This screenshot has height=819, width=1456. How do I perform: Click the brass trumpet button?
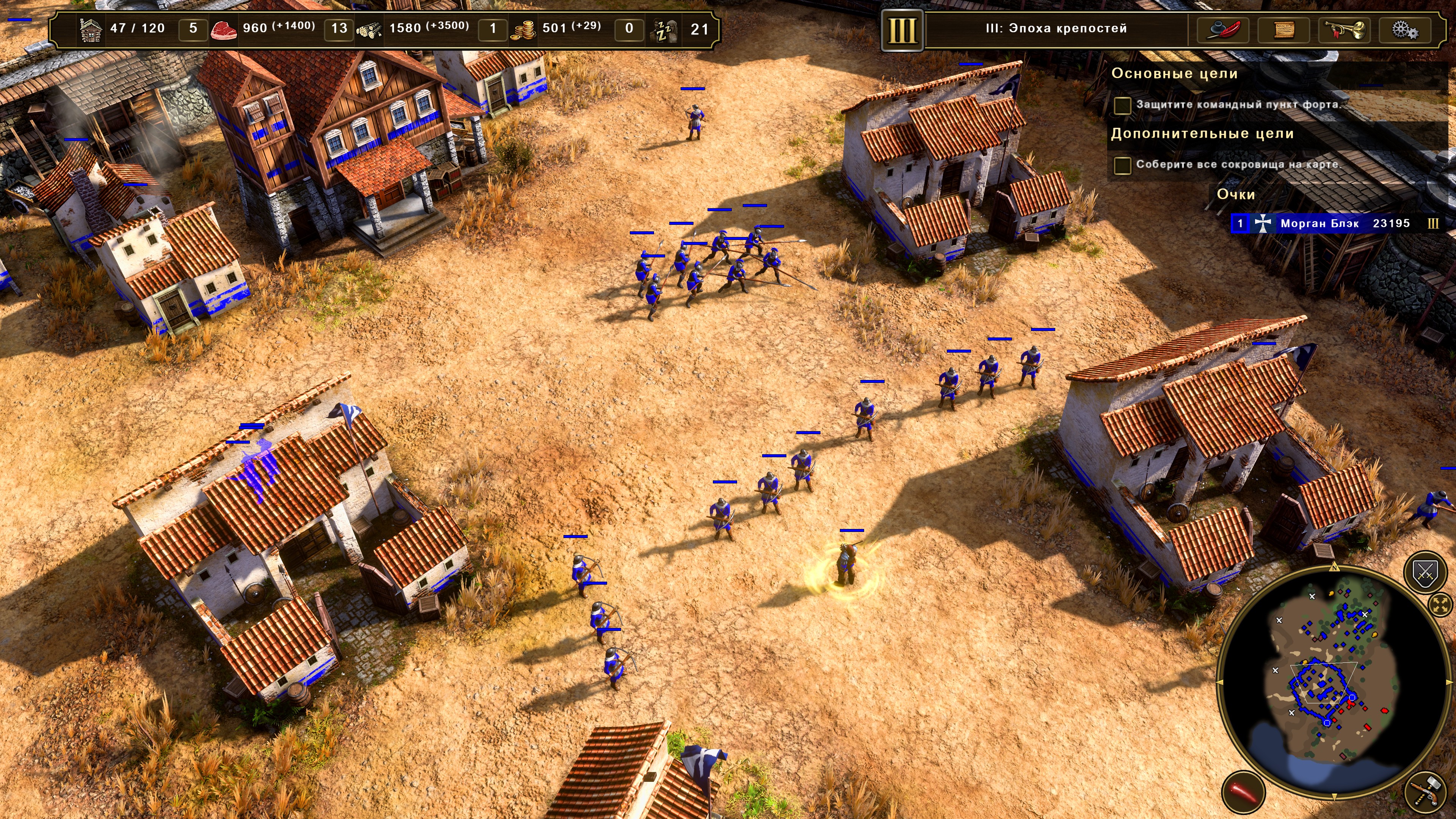tap(1345, 30)
